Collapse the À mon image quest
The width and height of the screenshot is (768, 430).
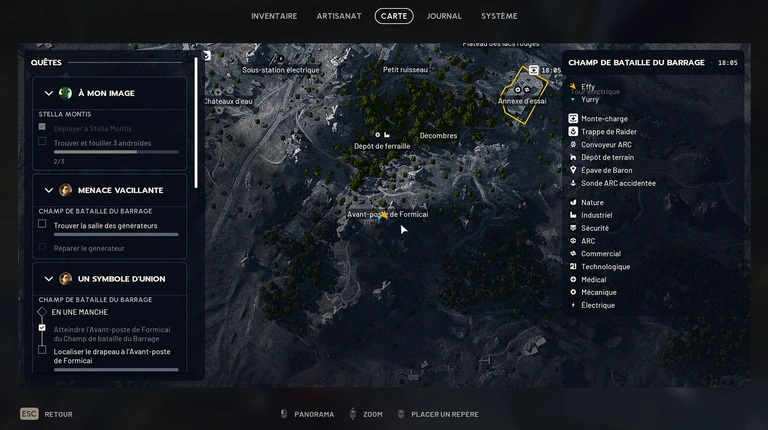49,93
